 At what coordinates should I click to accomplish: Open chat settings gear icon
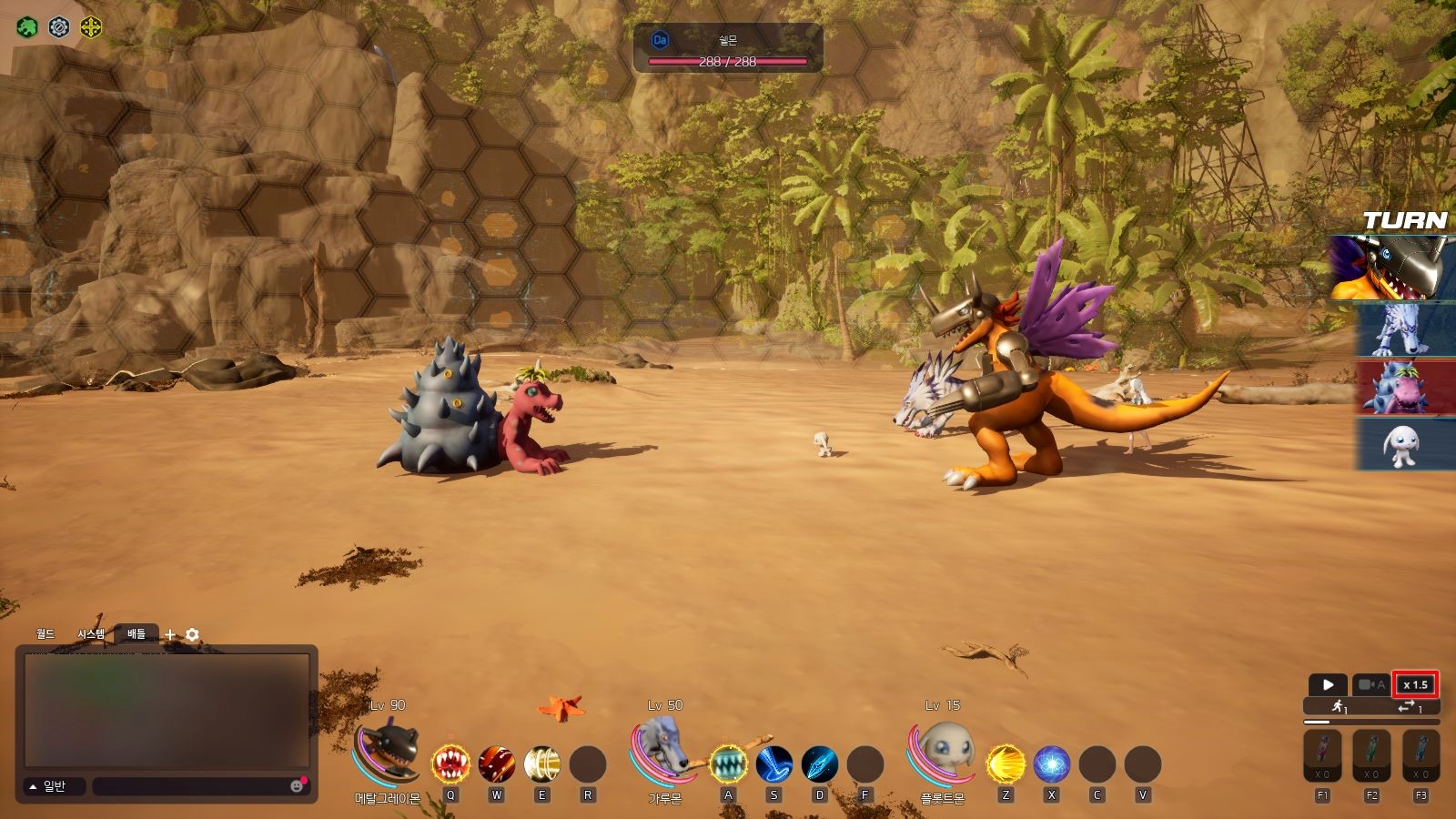point(192,634)
